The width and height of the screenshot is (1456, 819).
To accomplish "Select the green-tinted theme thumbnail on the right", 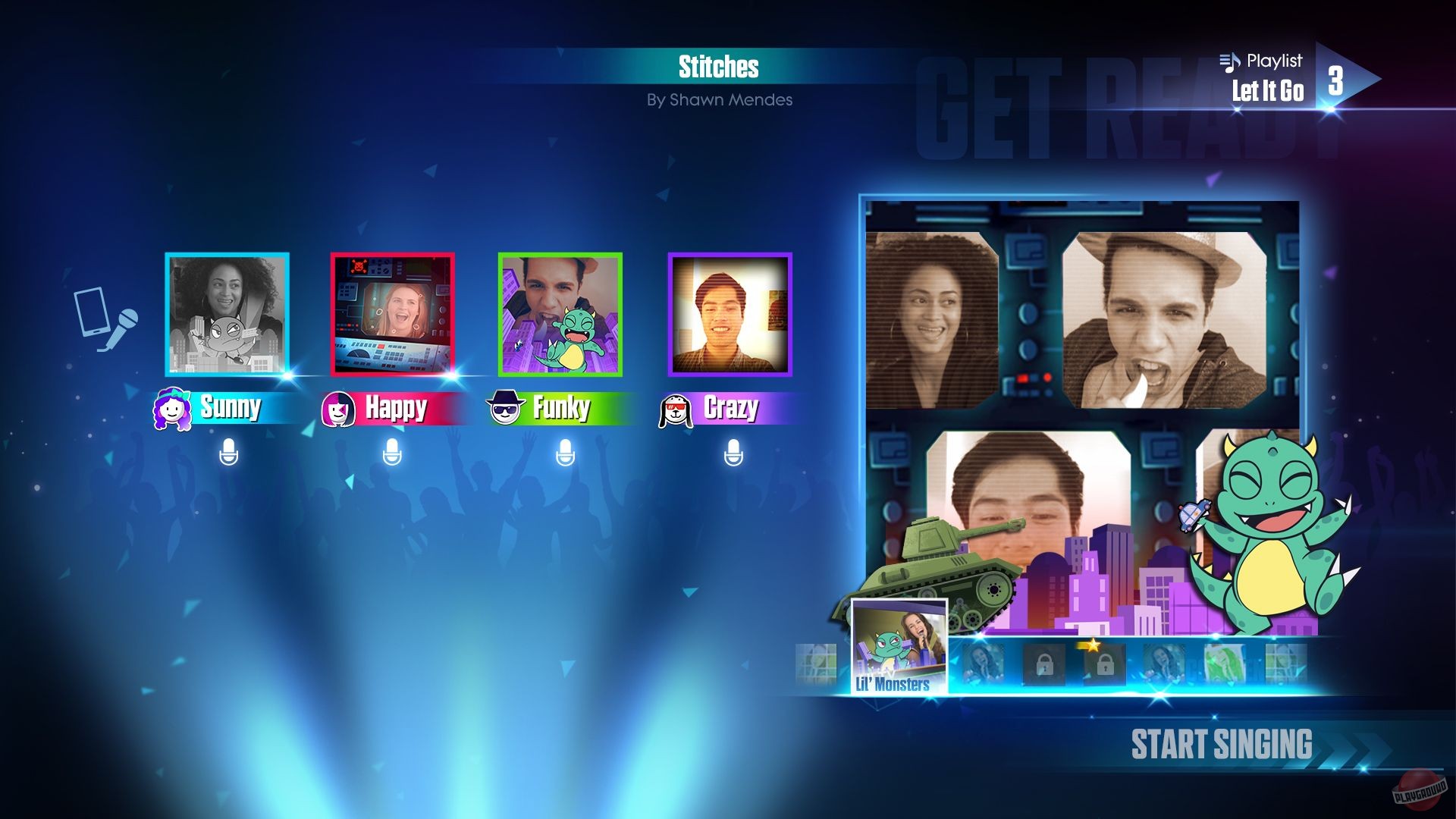I will 1225,664.
